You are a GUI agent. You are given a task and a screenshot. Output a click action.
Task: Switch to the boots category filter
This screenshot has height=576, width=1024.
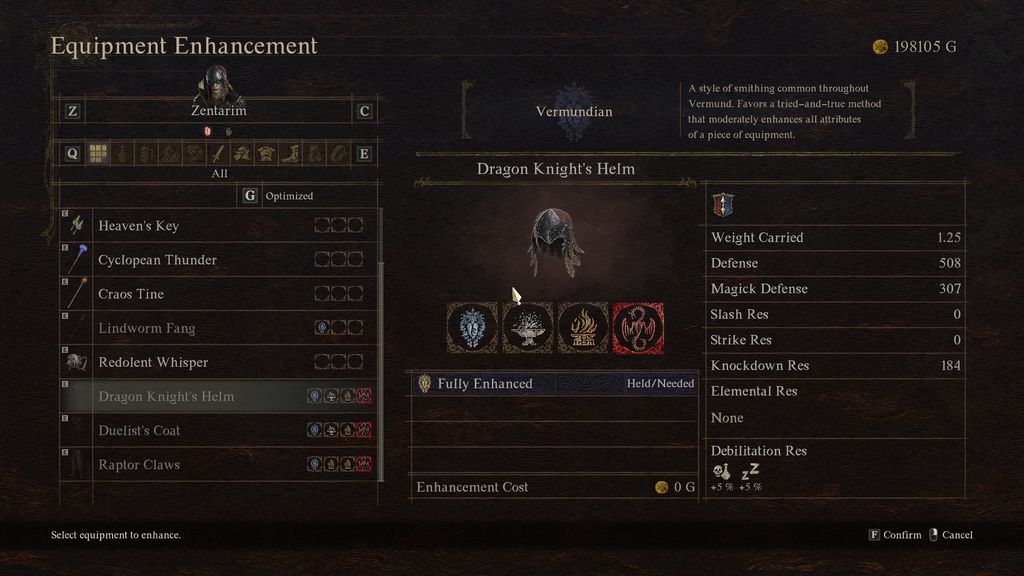290,153
